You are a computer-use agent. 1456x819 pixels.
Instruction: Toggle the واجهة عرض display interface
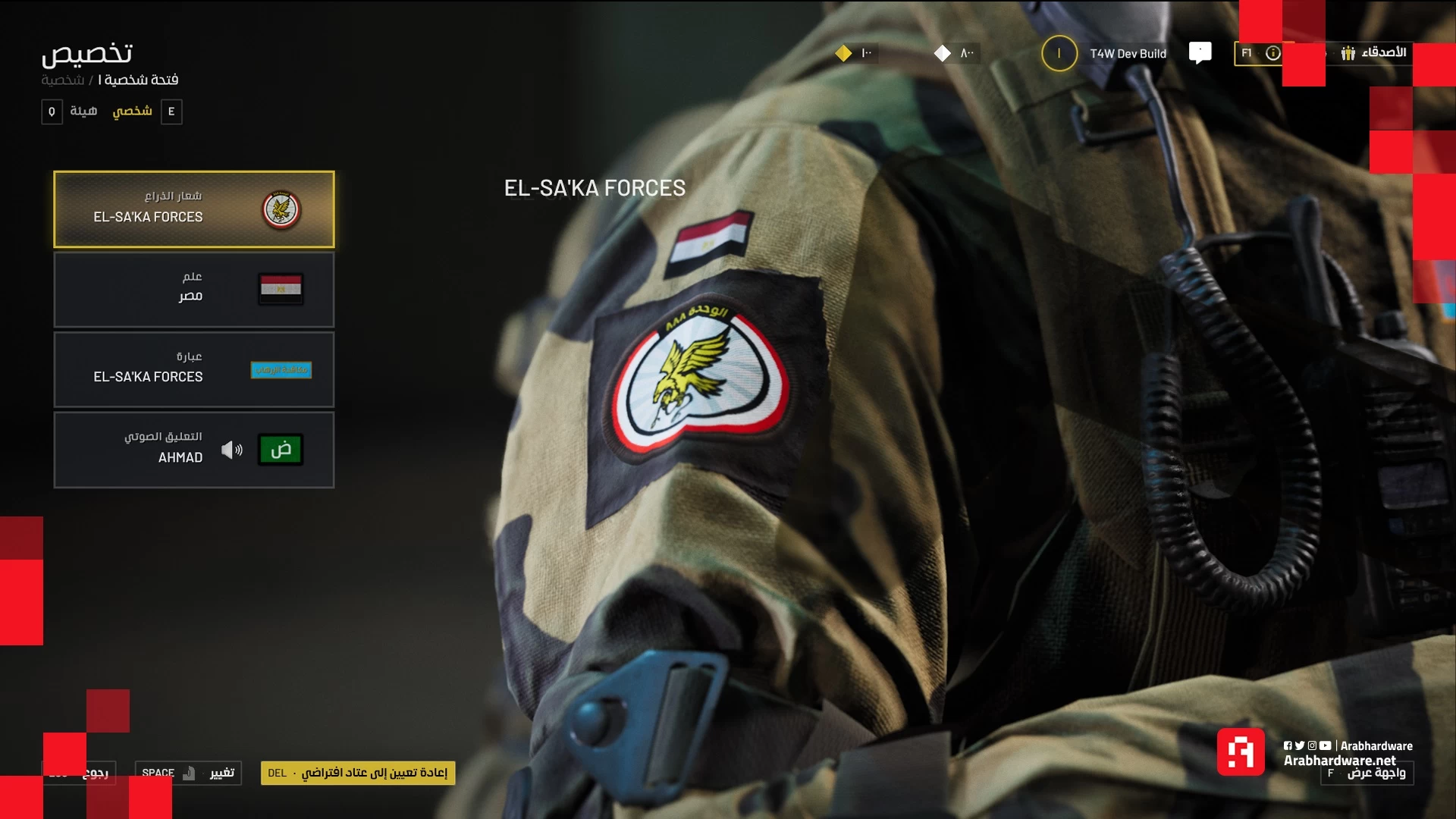(x=1367, y=773)
